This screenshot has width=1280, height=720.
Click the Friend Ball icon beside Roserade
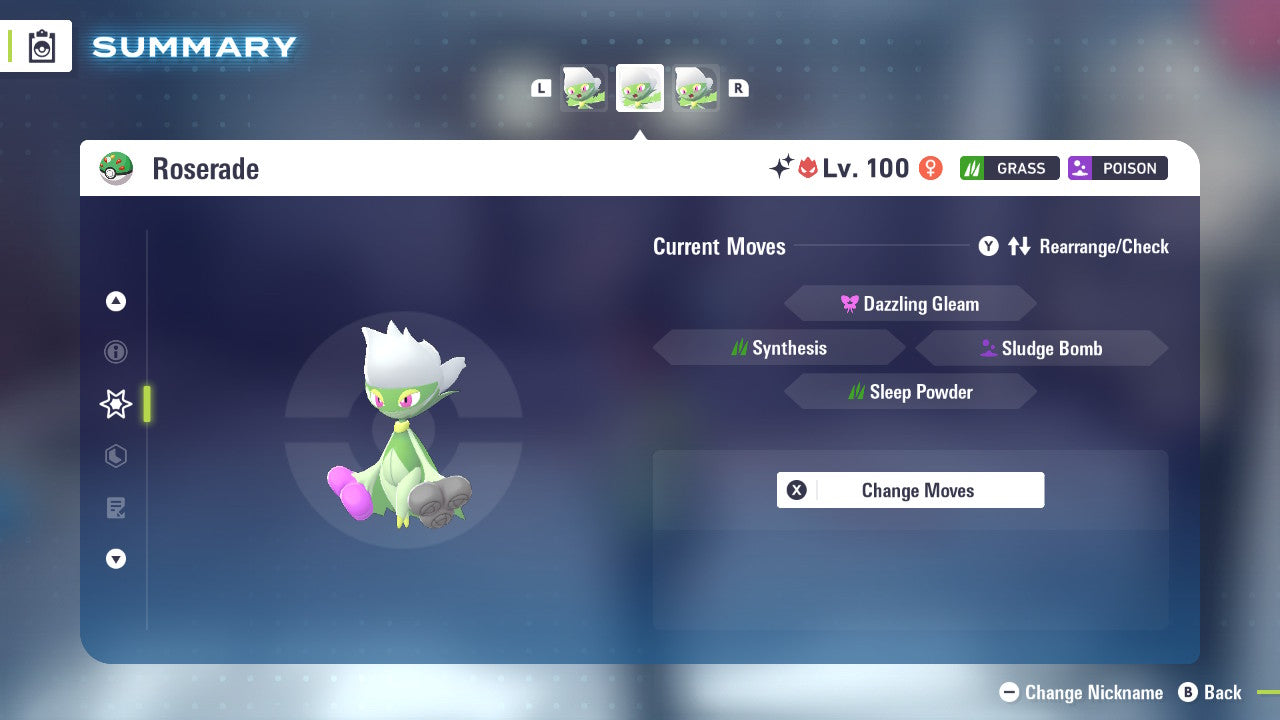coord(116,168)
